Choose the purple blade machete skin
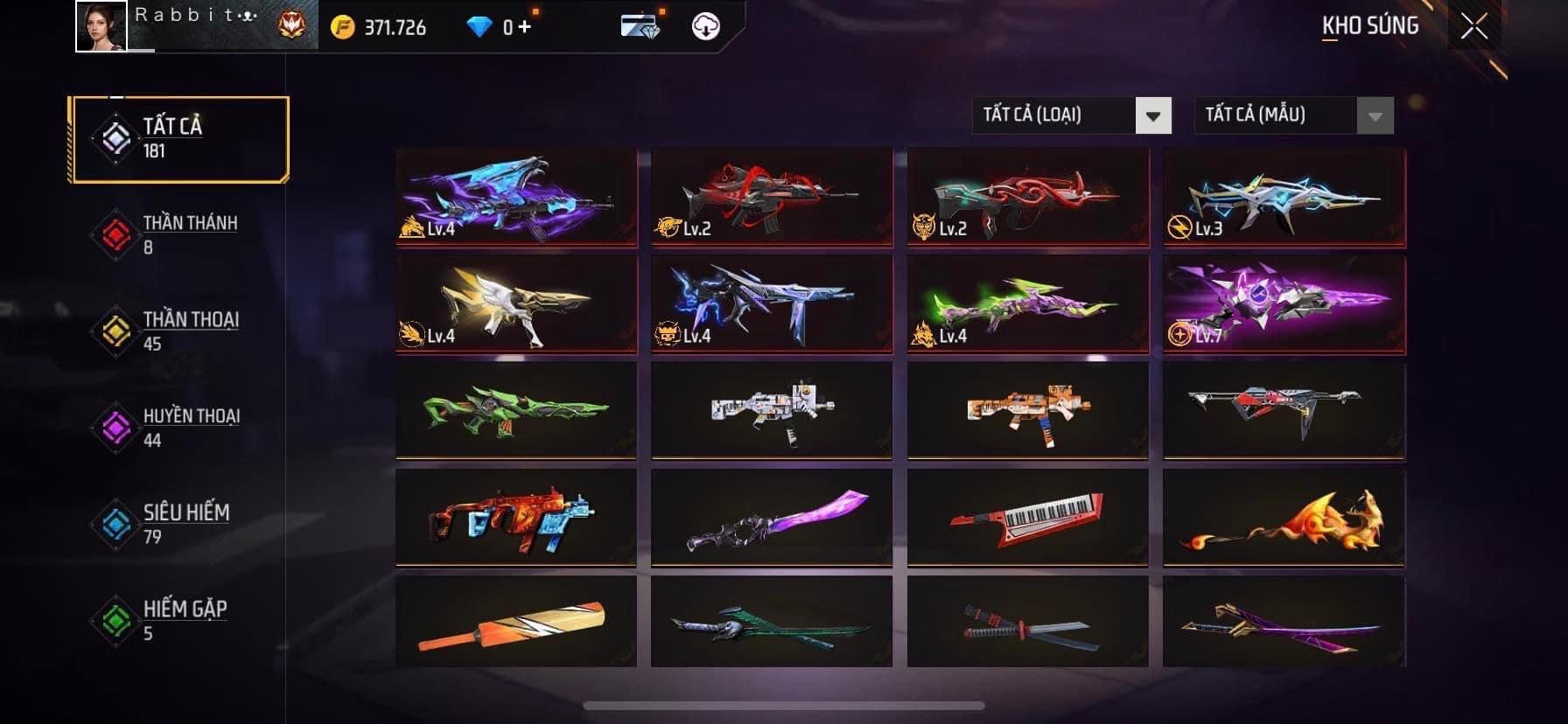This screenshot has height=724, width=1568. click(x=772, y=517)
